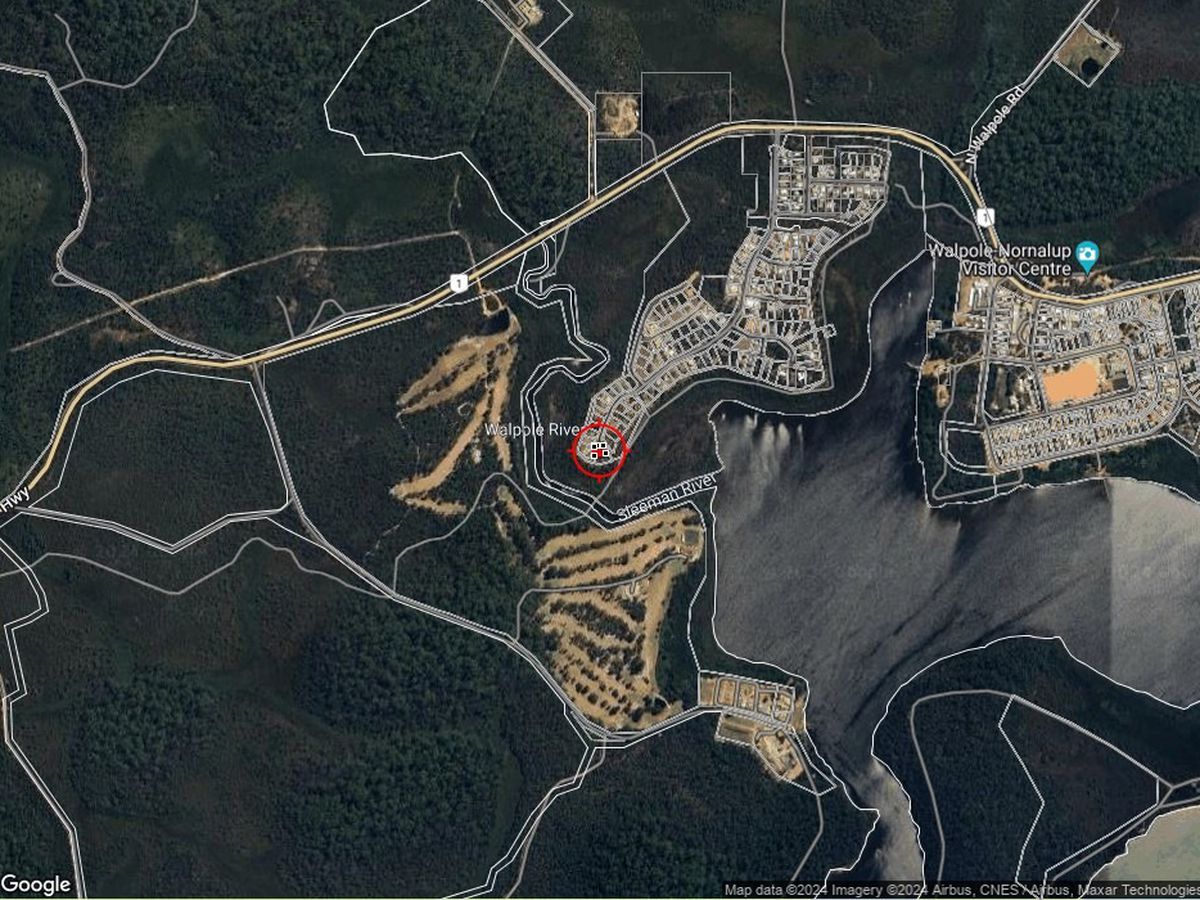Open the Google logo link
This screenshot has width=1200, height=900.
pyautogui.click(x=36, y=884)
